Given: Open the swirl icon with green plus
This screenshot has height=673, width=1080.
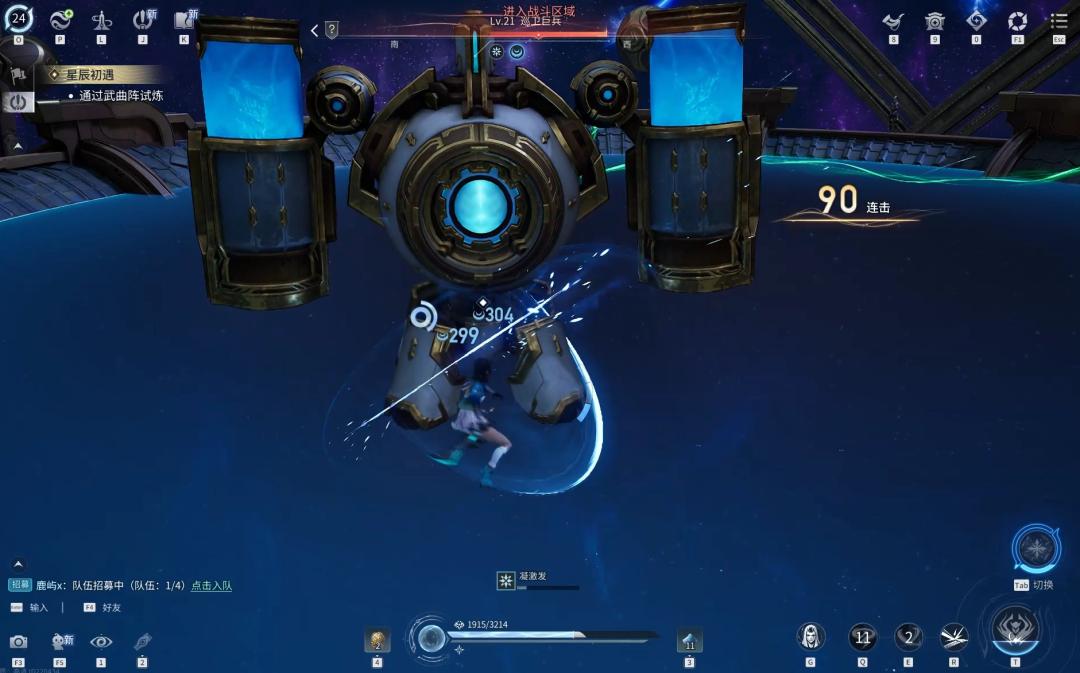Looking at the screenshot, I should [x=61, y=19].
